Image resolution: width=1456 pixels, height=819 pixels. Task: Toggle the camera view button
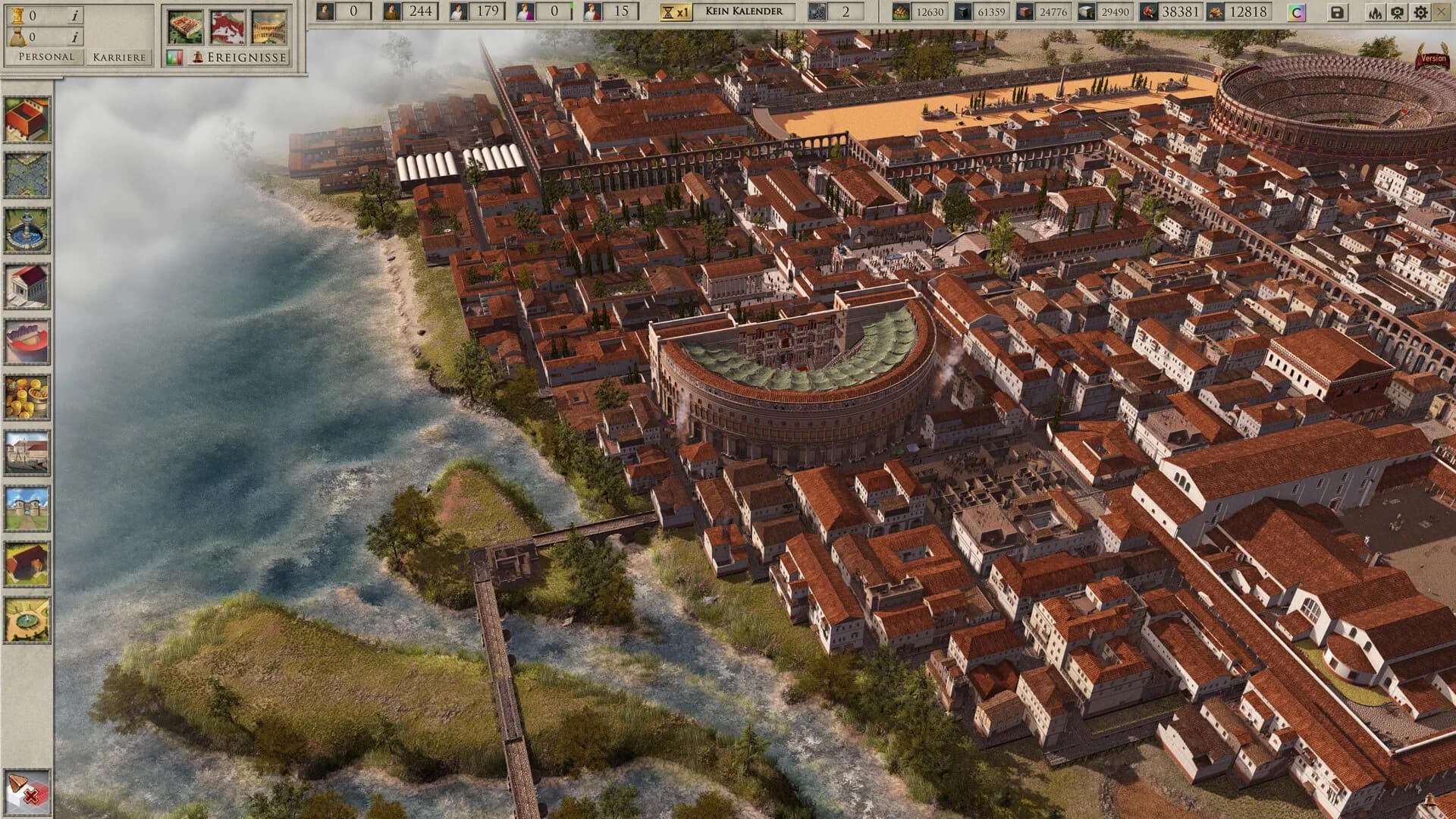click(1398, 12)
